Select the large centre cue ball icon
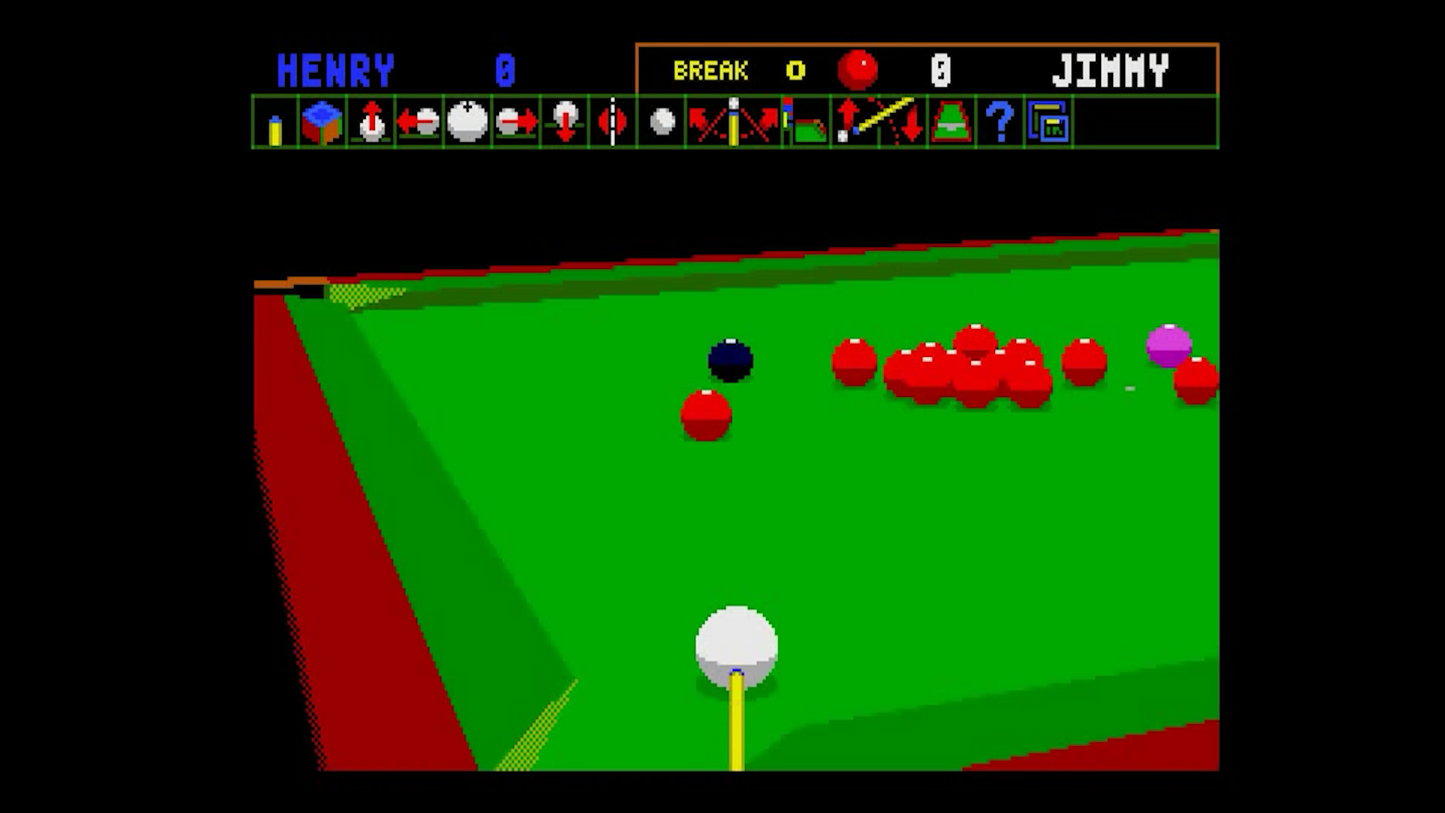Viewport: 1445px width, 813px height. click(x=467, y=122)
